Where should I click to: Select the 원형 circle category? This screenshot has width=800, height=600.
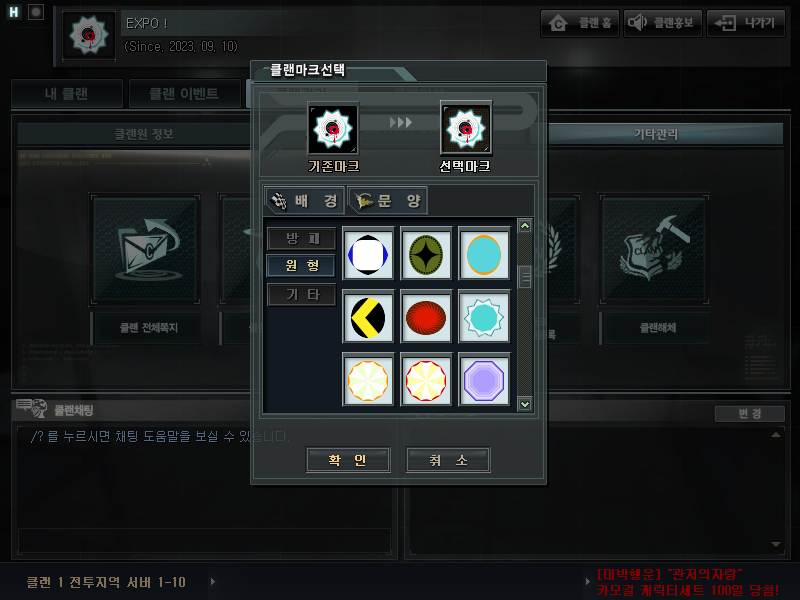pyautogui.click(x=301, y=266)
